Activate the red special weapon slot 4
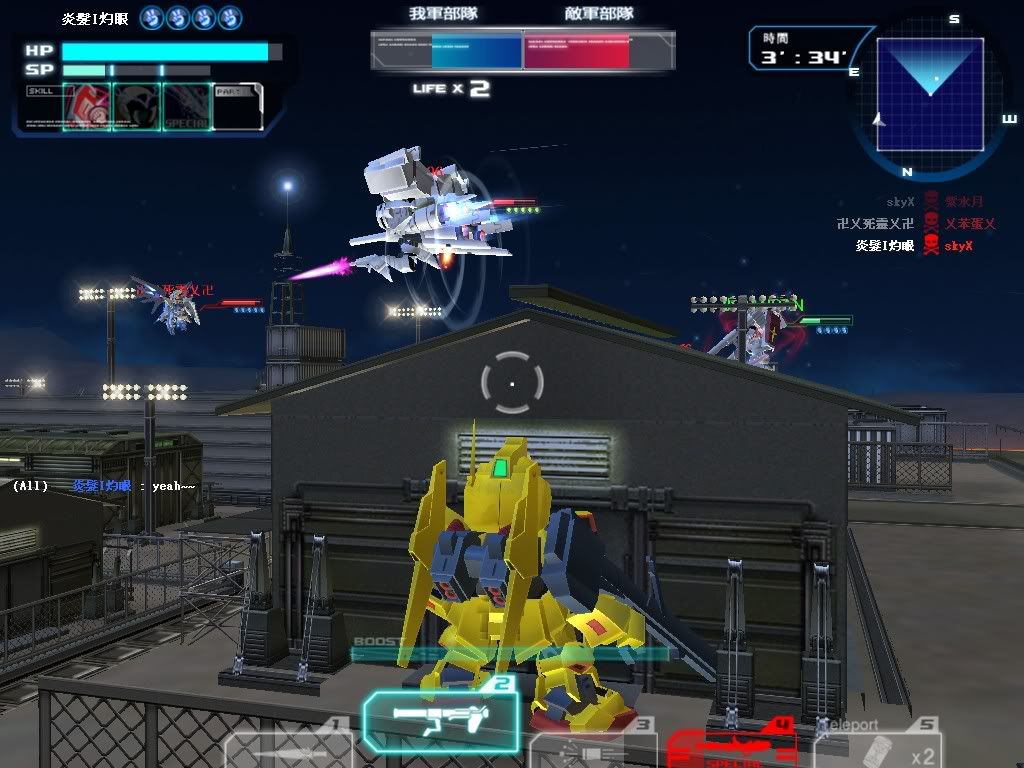 click(x=730, y=748)
